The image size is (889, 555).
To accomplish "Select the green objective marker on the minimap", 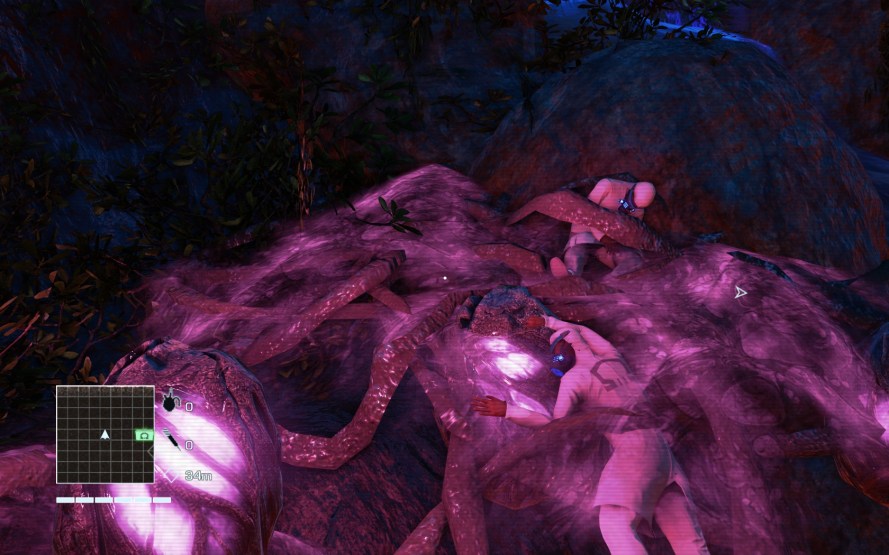I will click(x=143, y=435).
